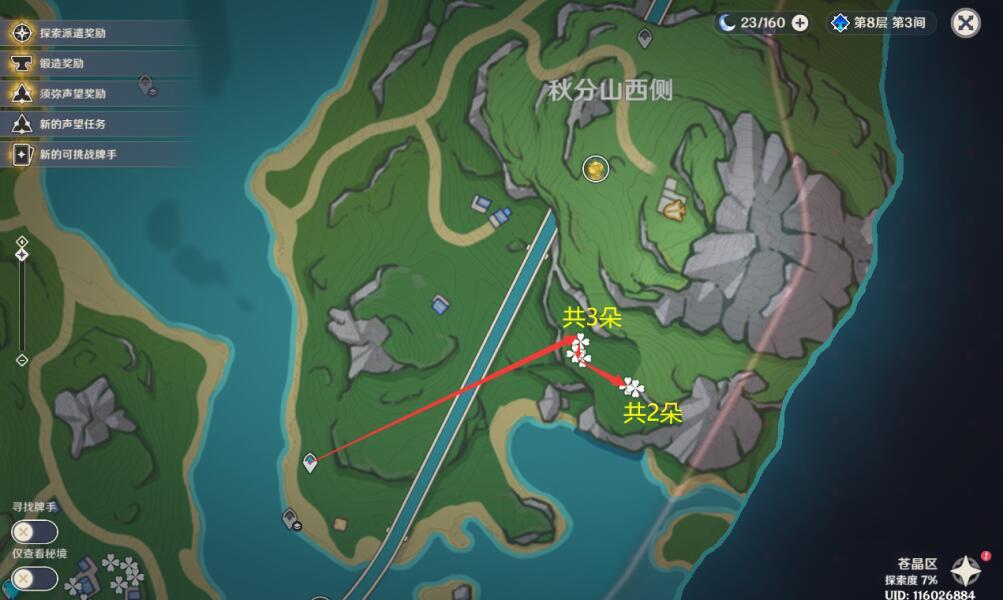Add resin with the plus button
The width and height of the screenshot is (1003, 600).
point(800,23)
